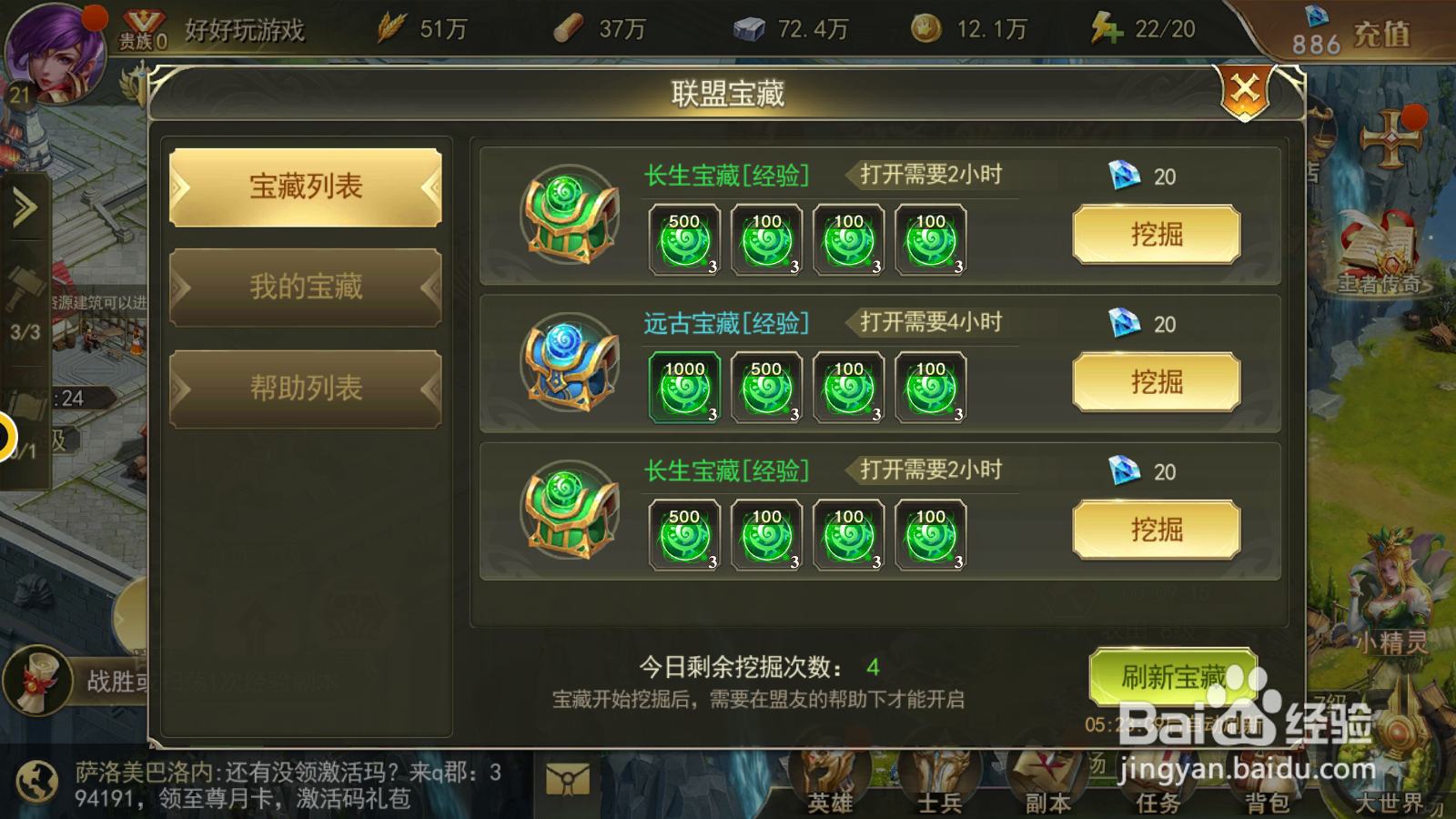Click 挖掘 for the 远古宝藏 treasure

pyautogui.click(x=1156, y=382)
